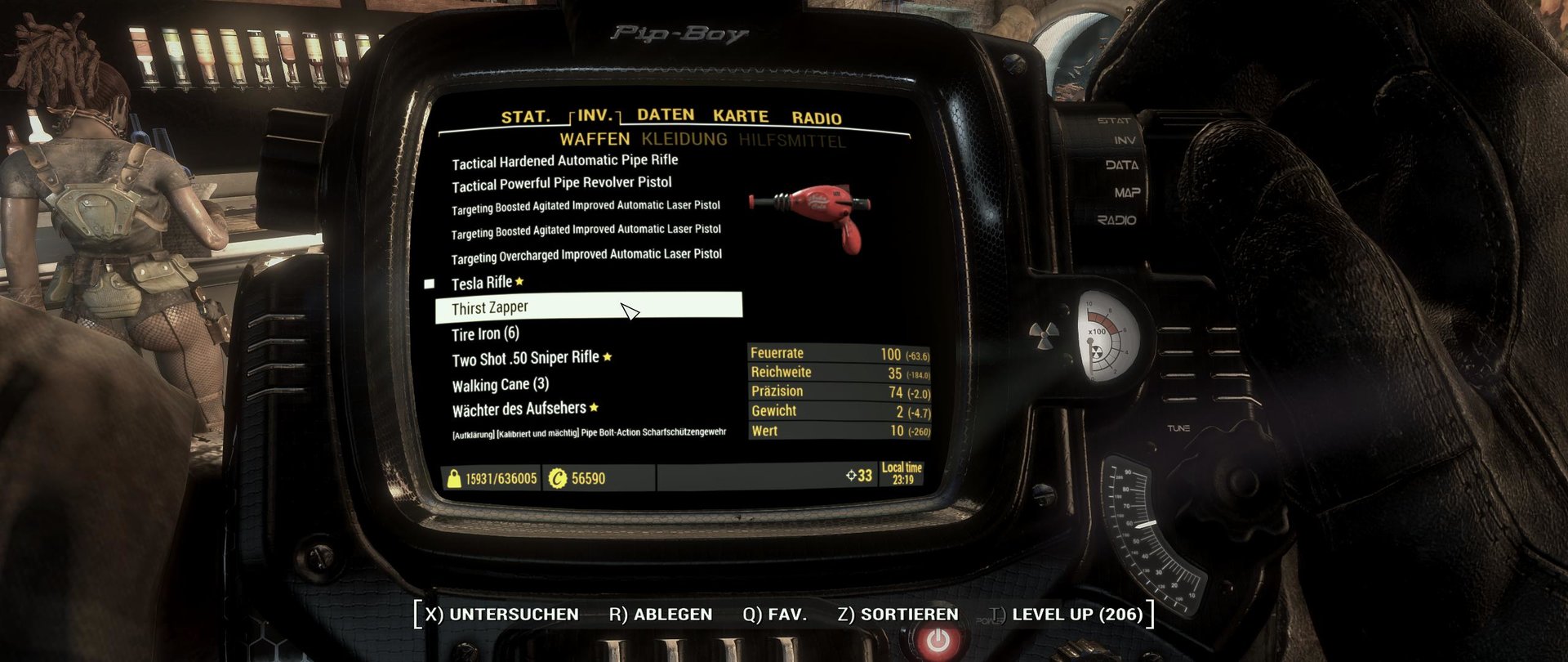Select Tactical Hardened Automatic Pipe Rifle
Image resolution: width=1568 pixels, height=662 pixels.
[564, 161]
